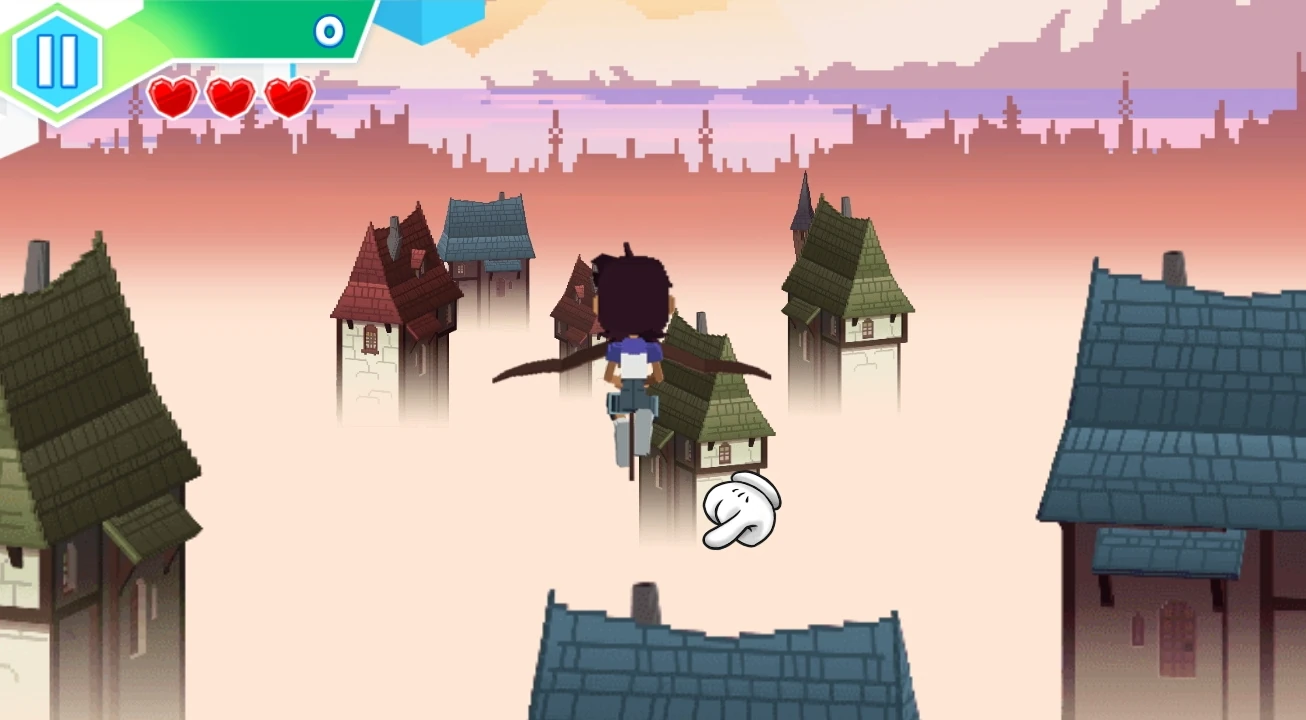This screenshot has height=720, width=1306.
Task: Tap a heart to toggle life display
Action: click(x=229, y=98)
